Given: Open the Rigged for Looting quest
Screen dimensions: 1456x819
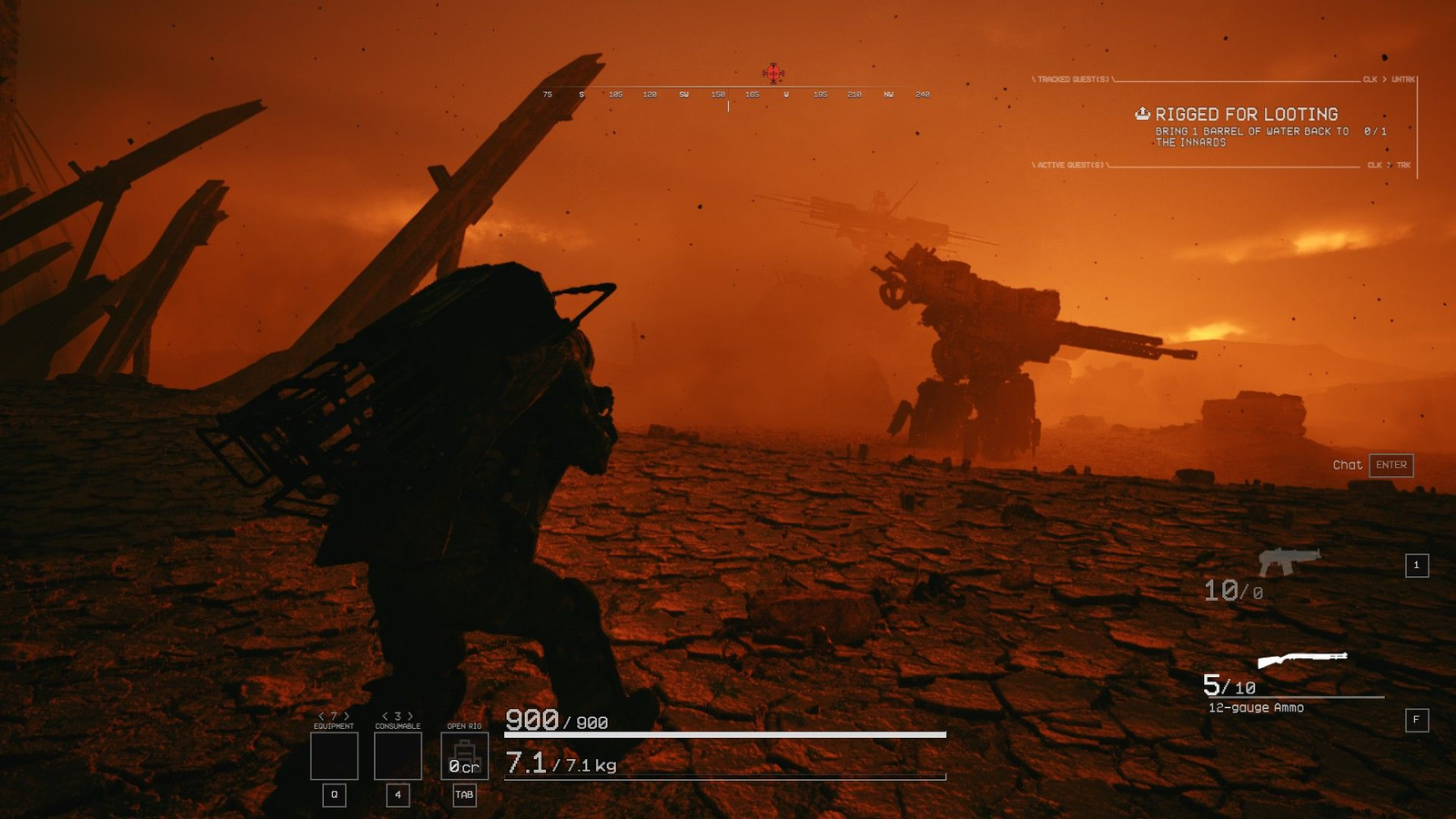Looking at the screenshot, I should (x=1246, y=115).
